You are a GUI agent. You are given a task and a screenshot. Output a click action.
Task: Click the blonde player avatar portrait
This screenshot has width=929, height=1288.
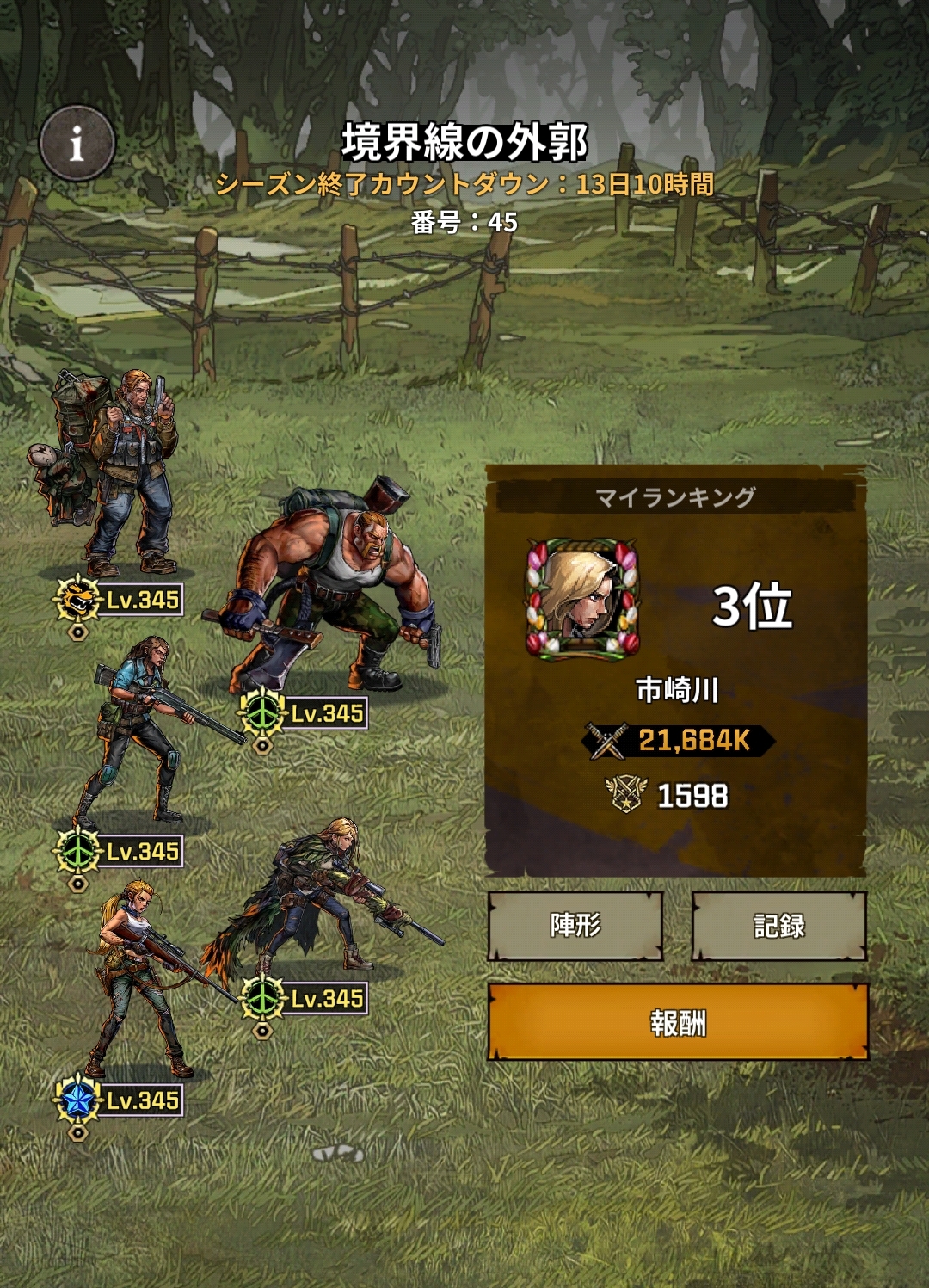tap(582, 599)
